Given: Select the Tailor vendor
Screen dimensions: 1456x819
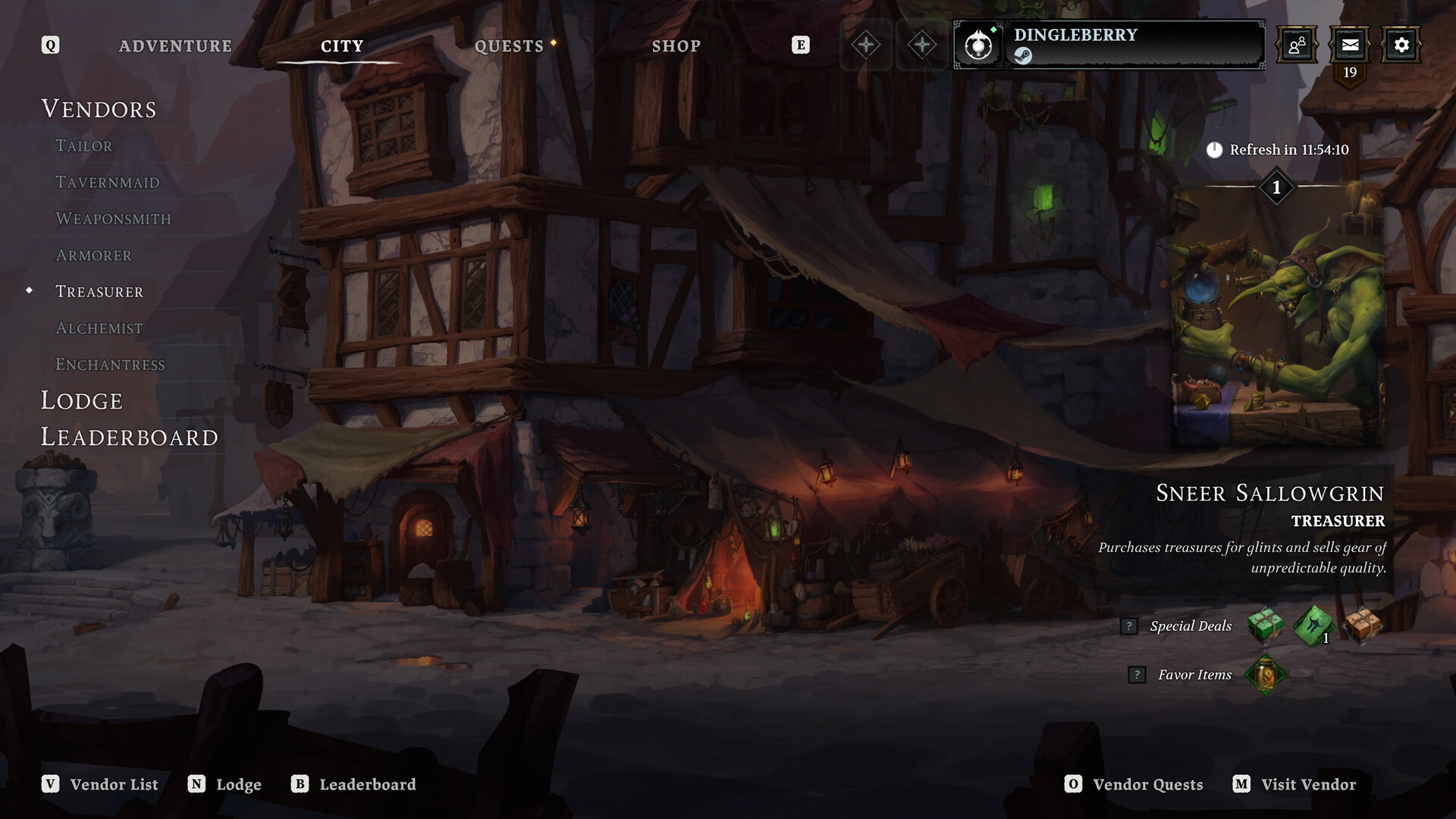Looking at the screenshot, I should click(84, 146).
